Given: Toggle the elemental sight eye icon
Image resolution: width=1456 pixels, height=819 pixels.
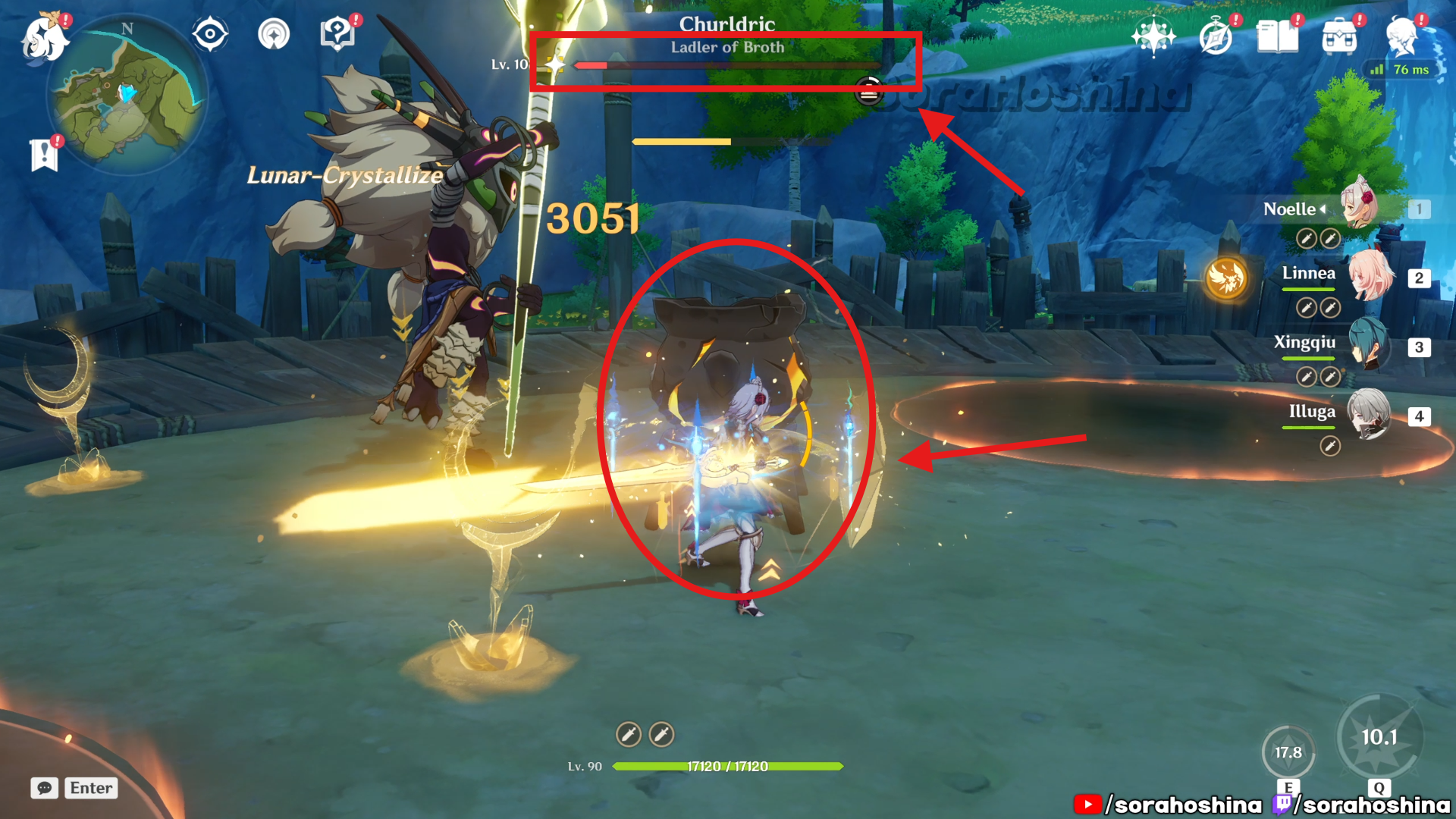Looking at the screenshot, I should coord(210,34).
